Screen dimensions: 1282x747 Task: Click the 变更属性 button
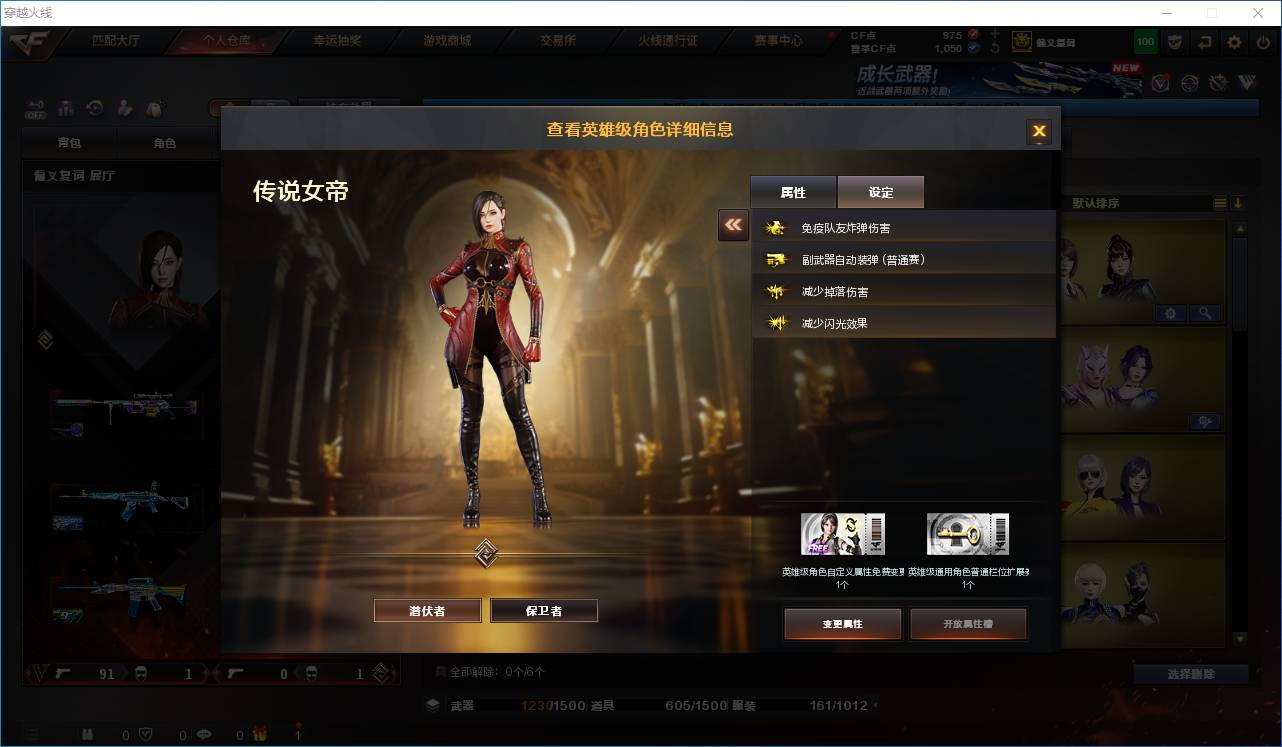point(842,623)
